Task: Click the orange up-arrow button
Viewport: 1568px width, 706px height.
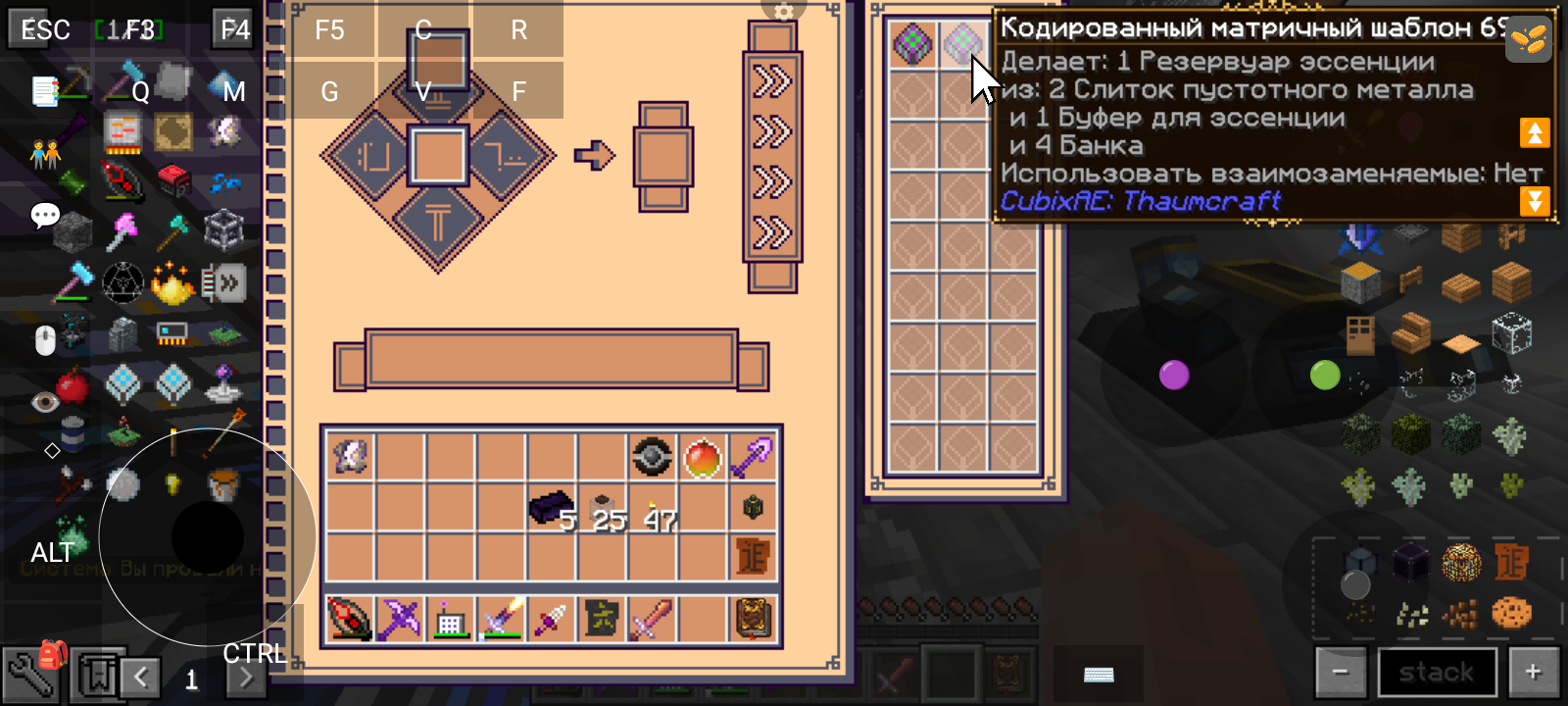Action: 1535,132
